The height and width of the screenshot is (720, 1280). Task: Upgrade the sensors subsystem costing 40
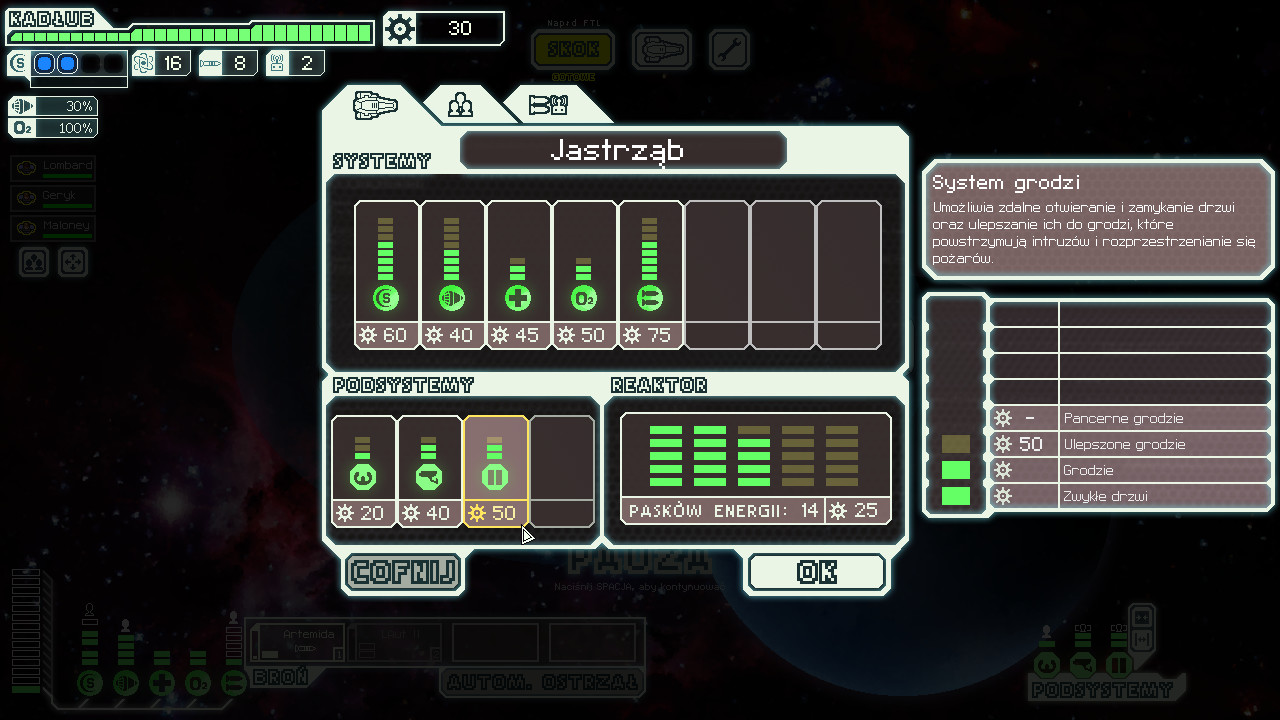[429, 470]
